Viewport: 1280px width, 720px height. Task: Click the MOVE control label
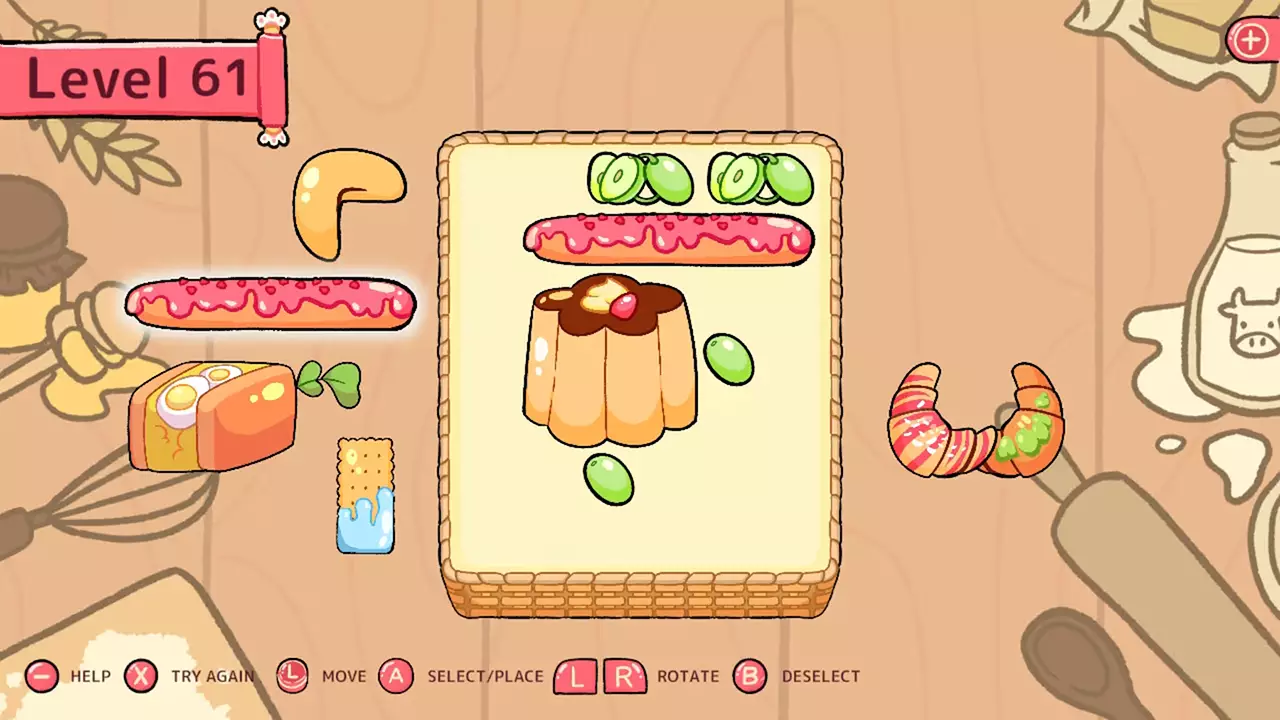click(344, 676)
